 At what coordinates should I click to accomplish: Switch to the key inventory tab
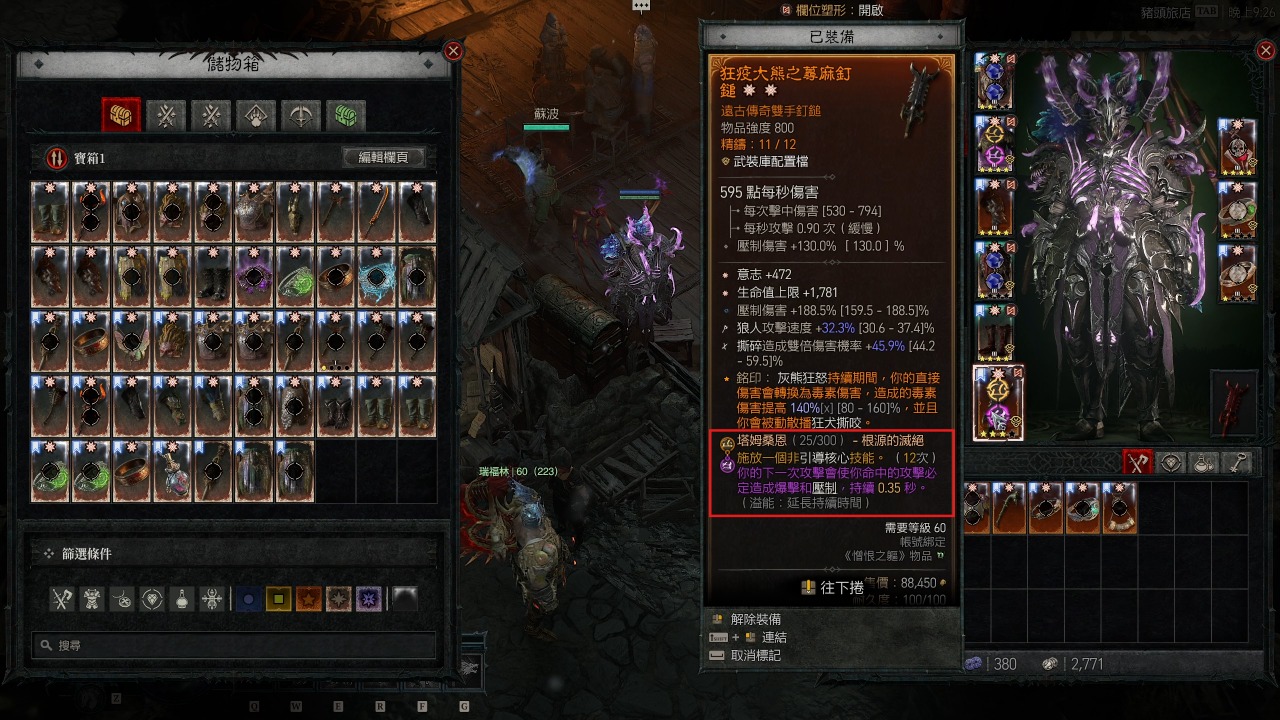(x=1238, y=462)
